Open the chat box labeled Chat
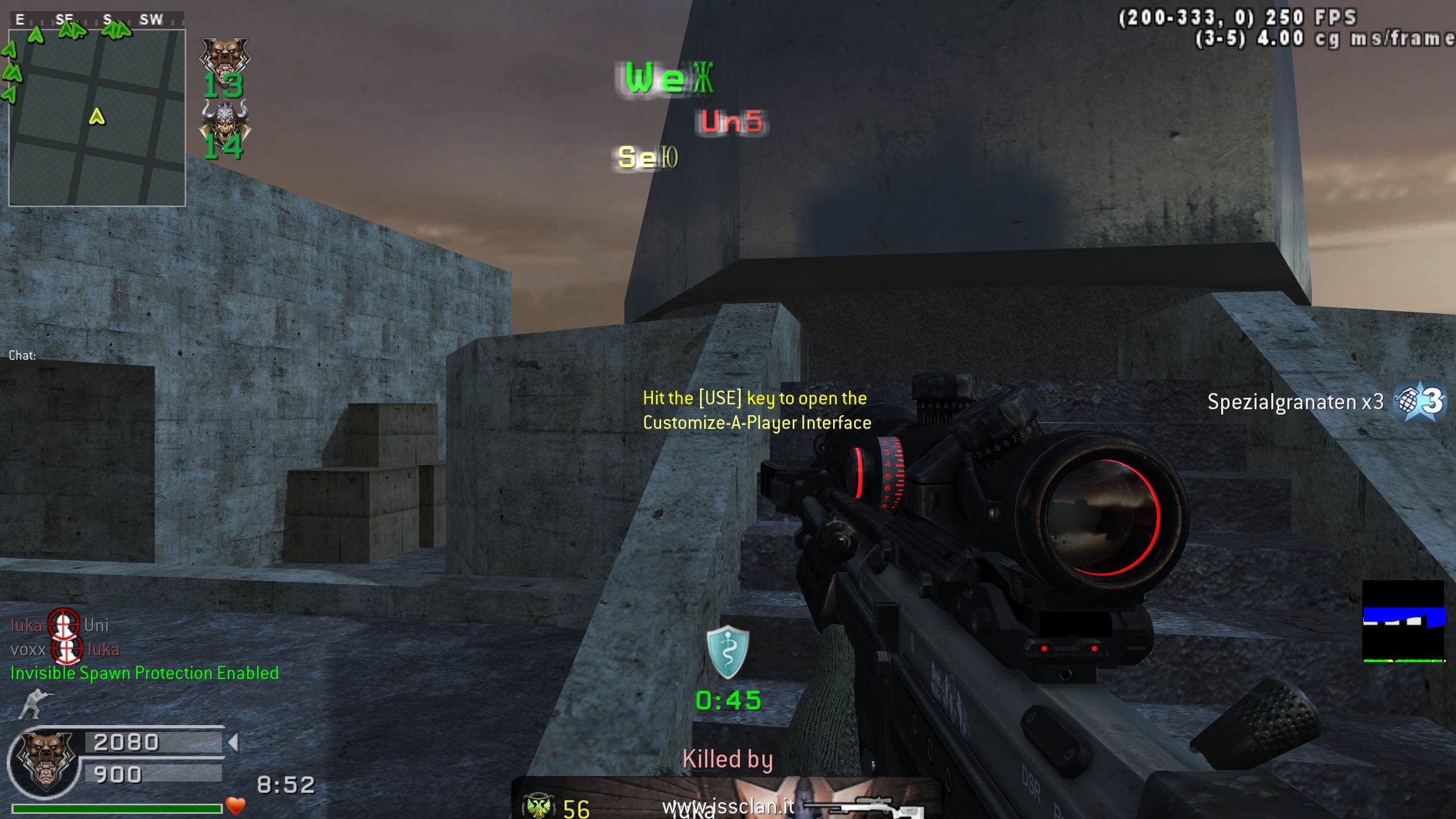 (23, 355)
